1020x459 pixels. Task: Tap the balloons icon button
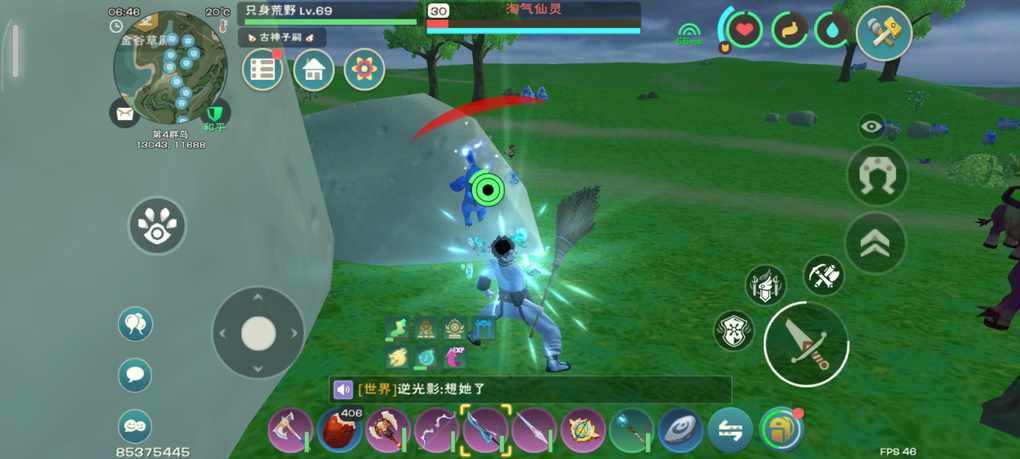click(x=135, y=324)
